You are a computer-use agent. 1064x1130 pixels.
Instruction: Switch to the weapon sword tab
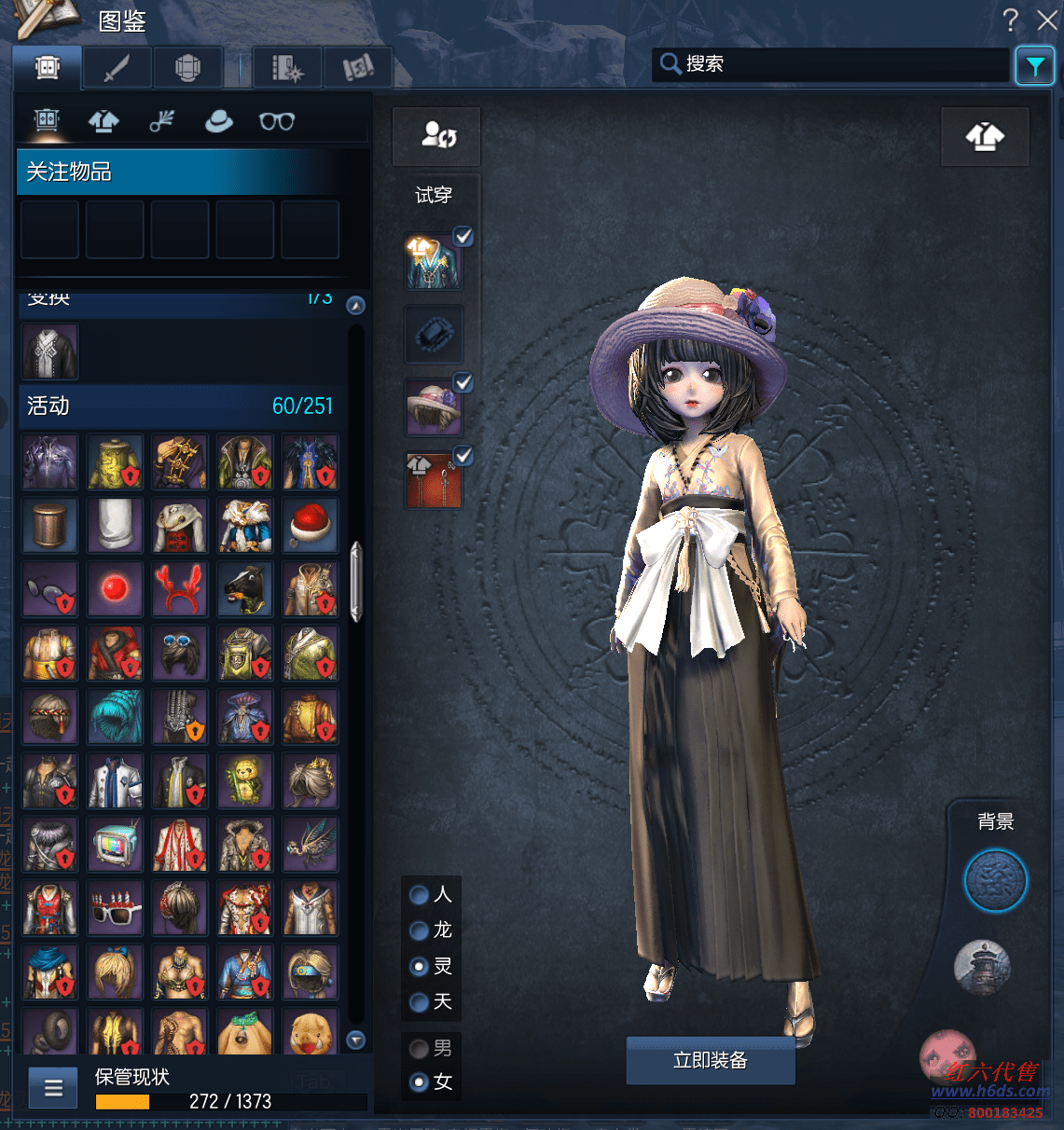coord(117,68)
